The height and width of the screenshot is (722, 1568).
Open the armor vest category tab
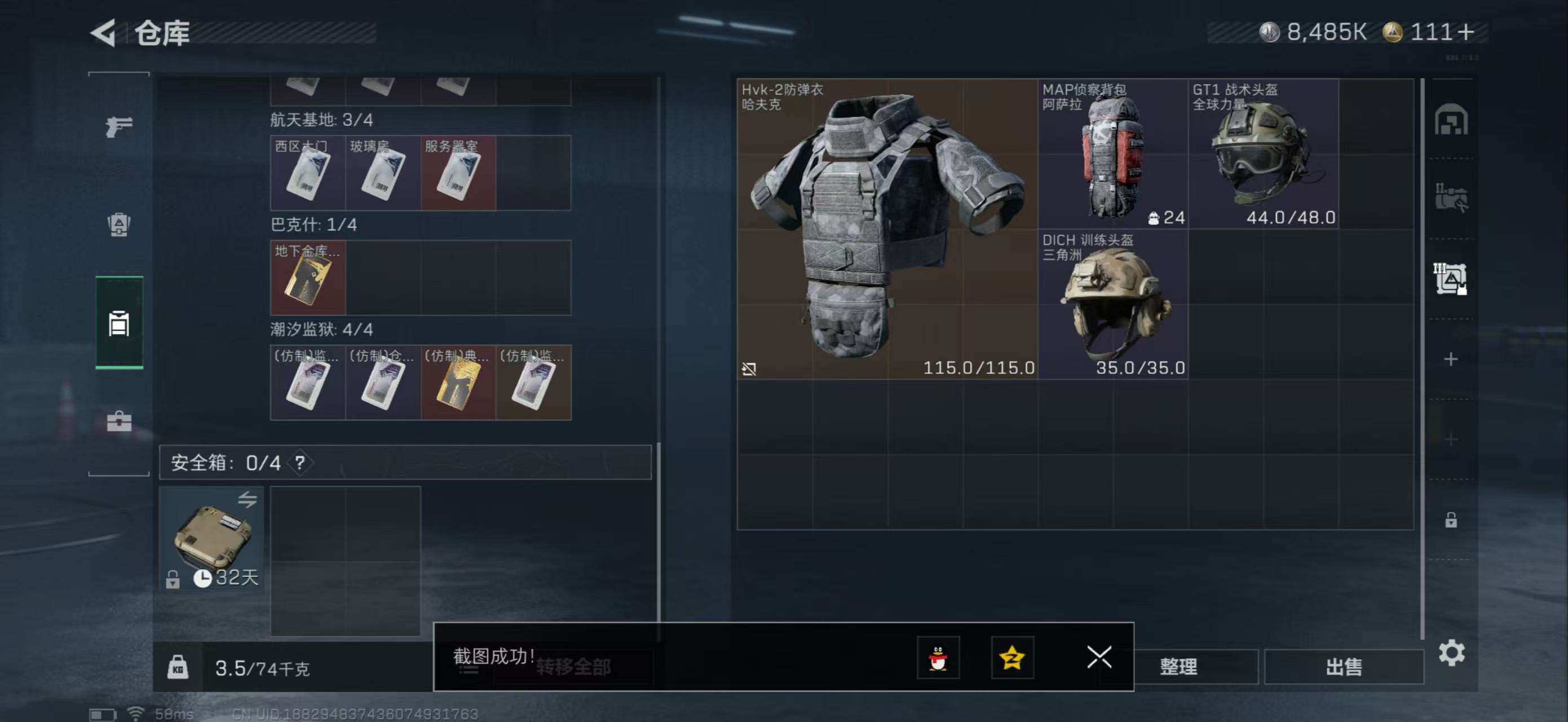tap(119, 224)
